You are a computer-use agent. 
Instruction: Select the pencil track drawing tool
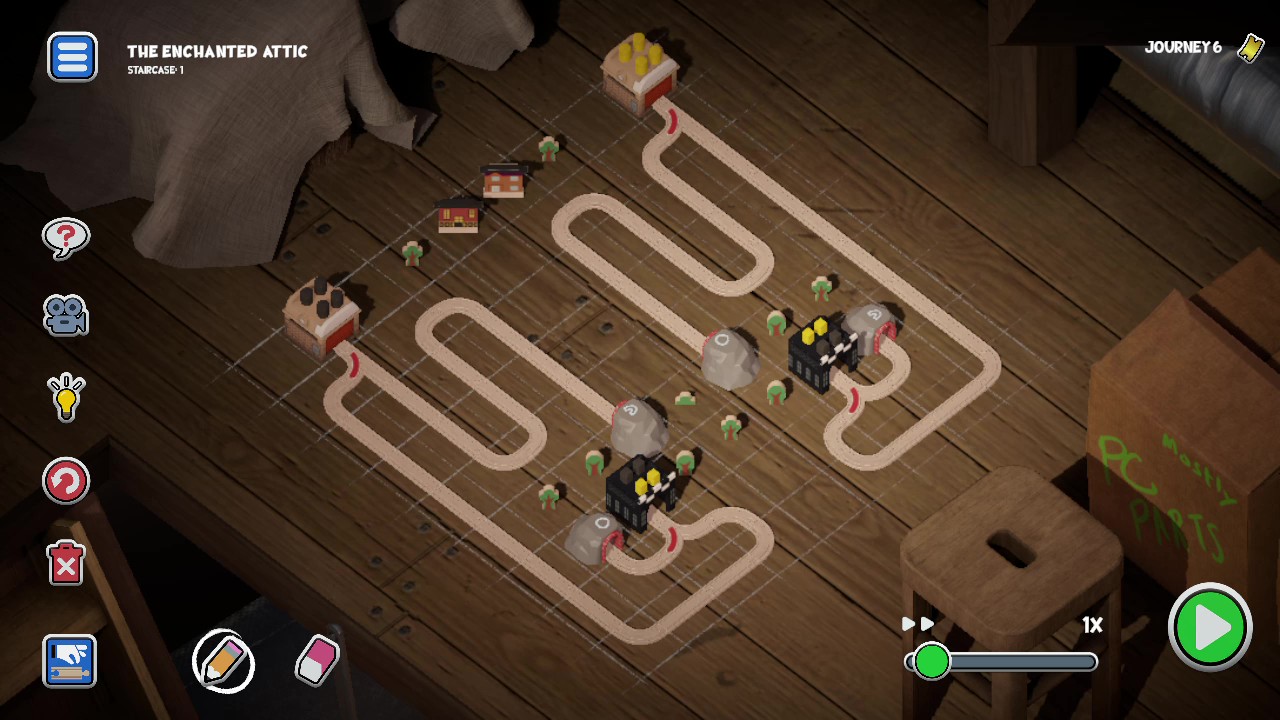click(x=223, y=662)
